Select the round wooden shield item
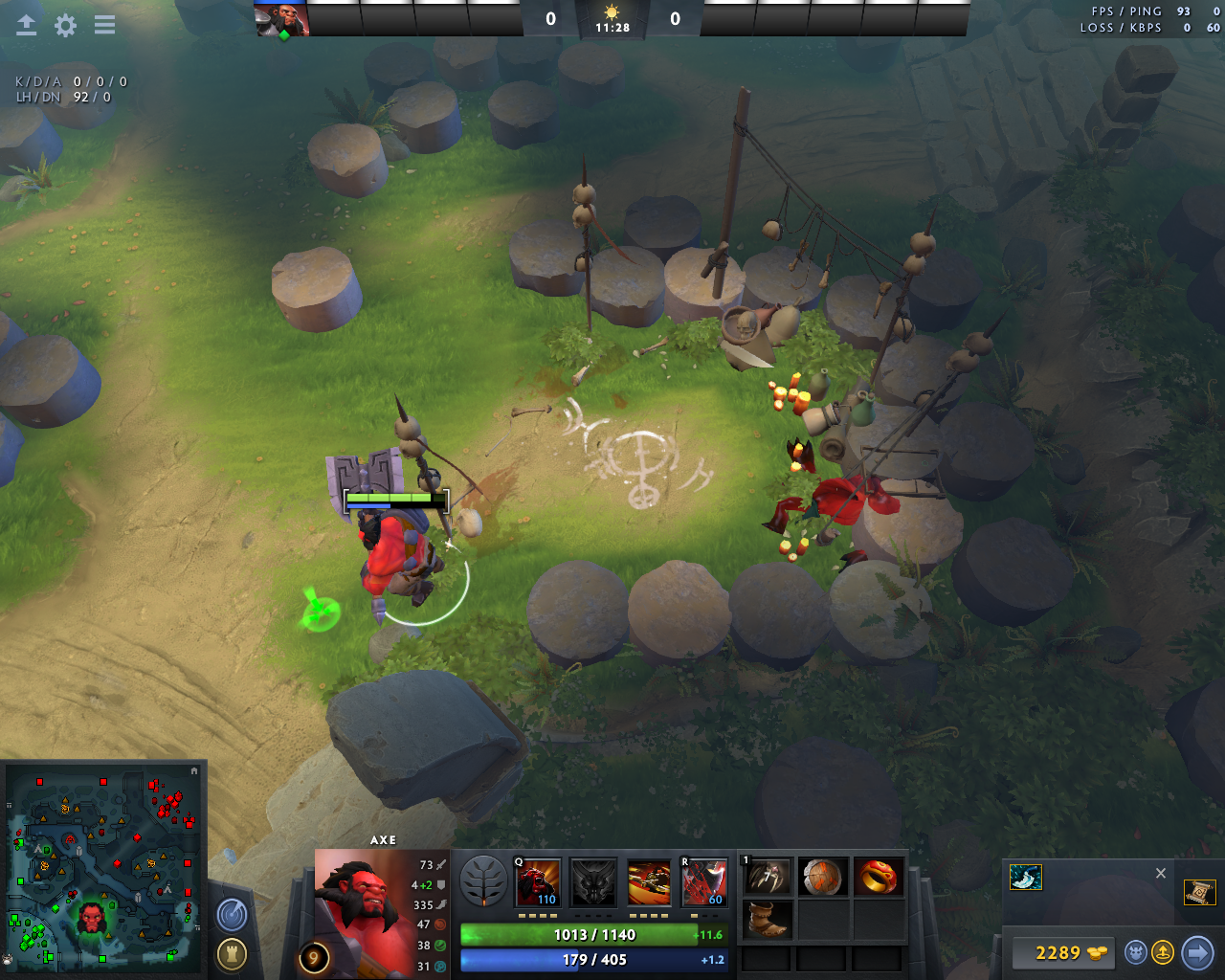 coord(823,878)
